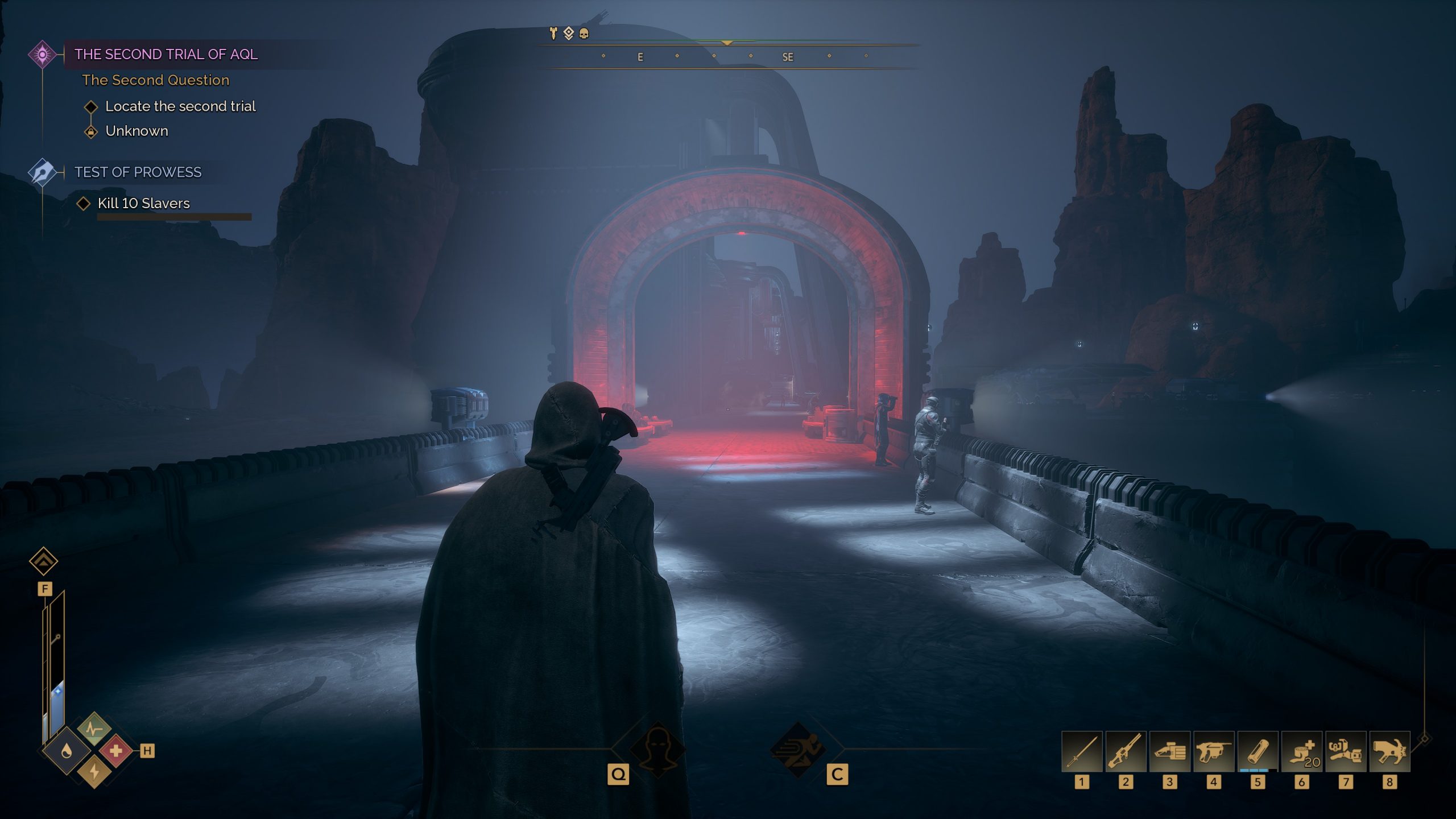Viewport: 1456px width, 819px height.
Task: Click the purple main quest diamond icon
Action: (x=42, y=55)
